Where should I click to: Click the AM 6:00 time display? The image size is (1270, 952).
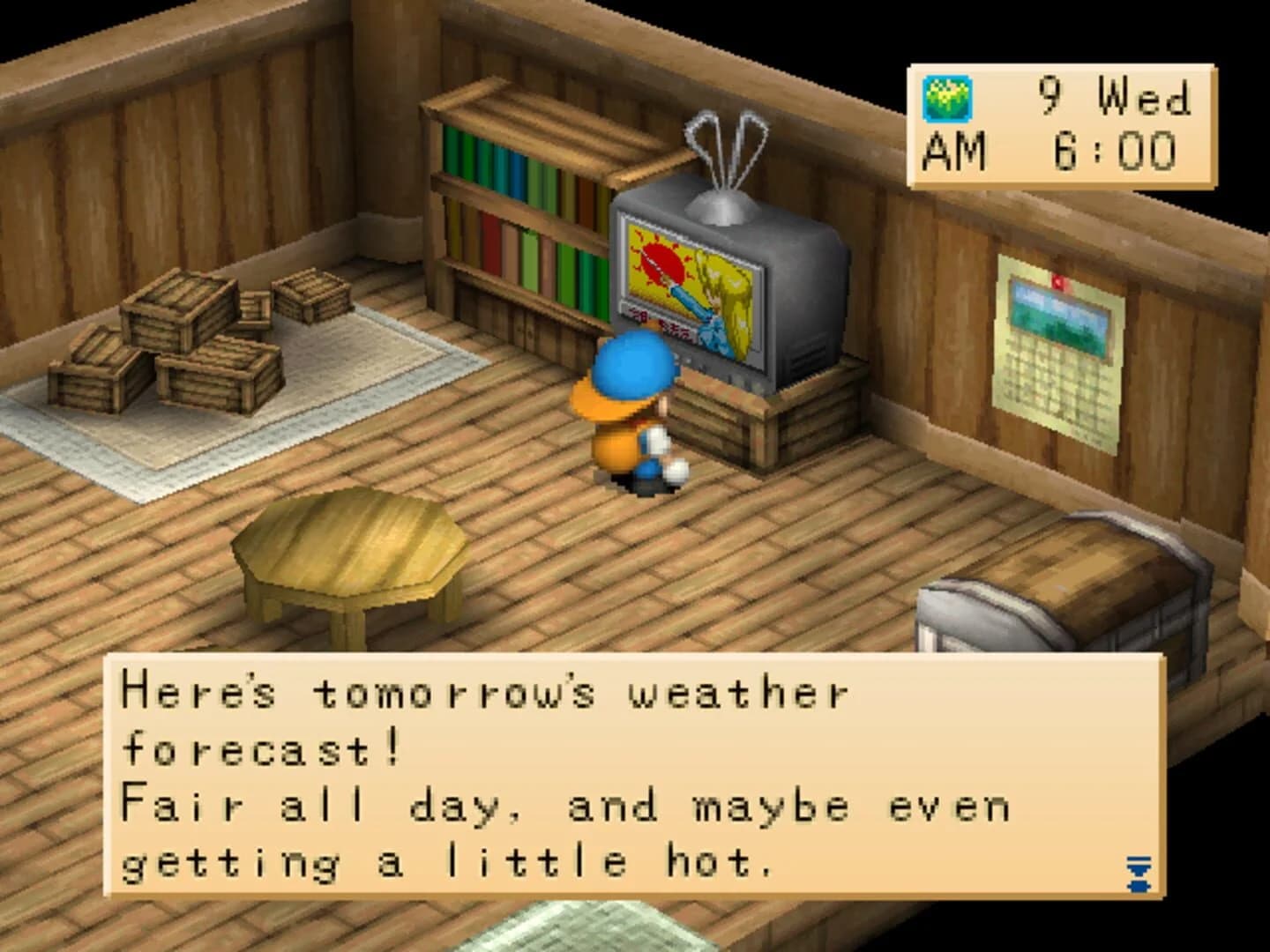tap(1050, 150)
